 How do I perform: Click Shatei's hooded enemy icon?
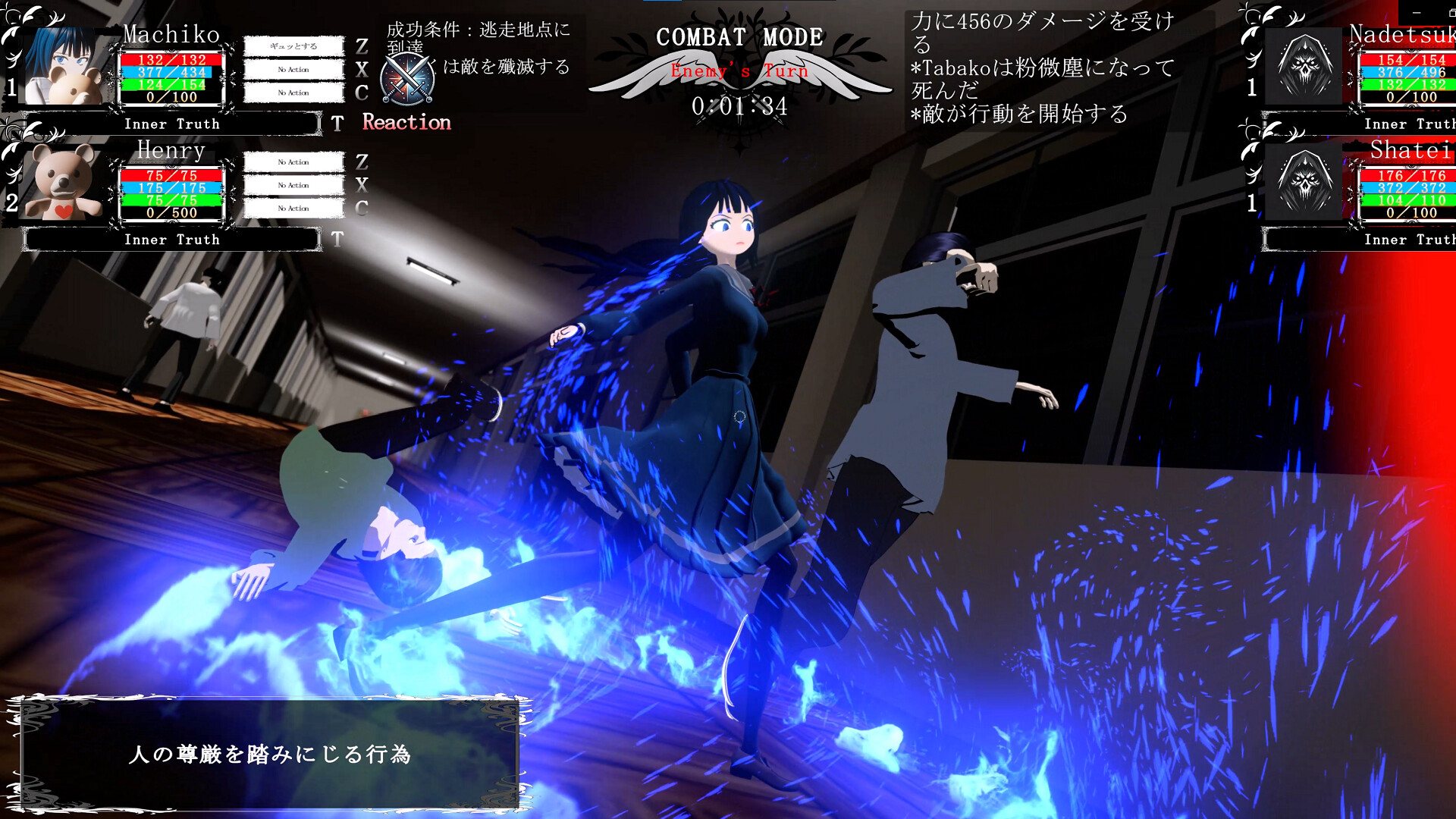tap(1302, 182)
